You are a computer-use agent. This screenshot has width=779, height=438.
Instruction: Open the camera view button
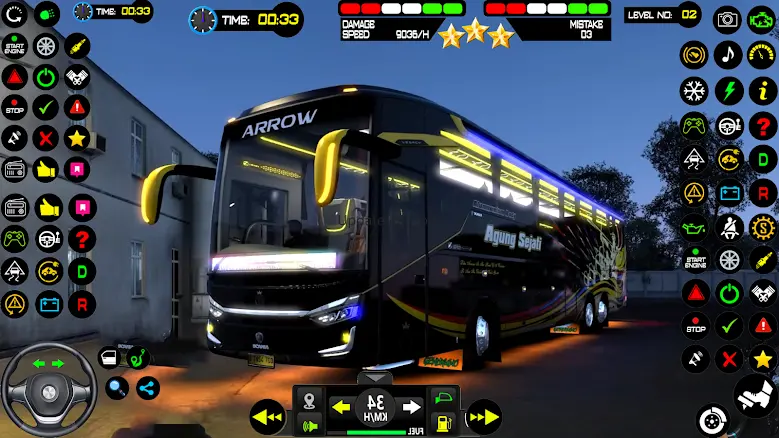pos(728,19)
